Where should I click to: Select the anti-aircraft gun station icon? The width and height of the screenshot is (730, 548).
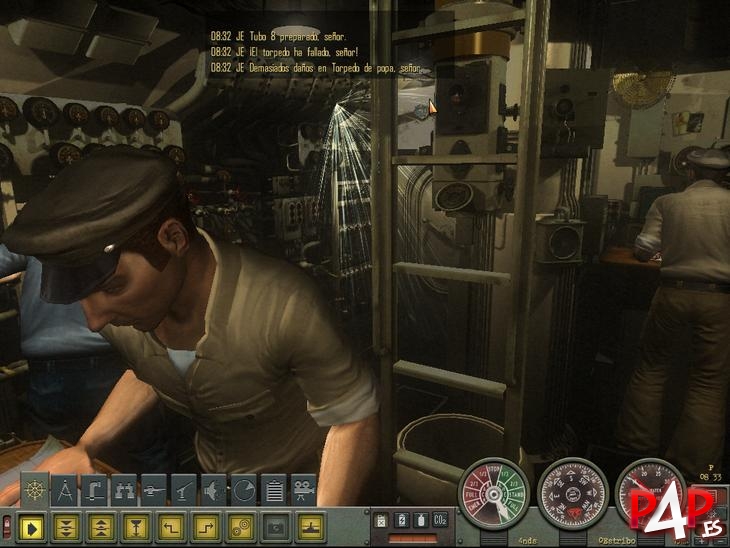click(184, 488)
